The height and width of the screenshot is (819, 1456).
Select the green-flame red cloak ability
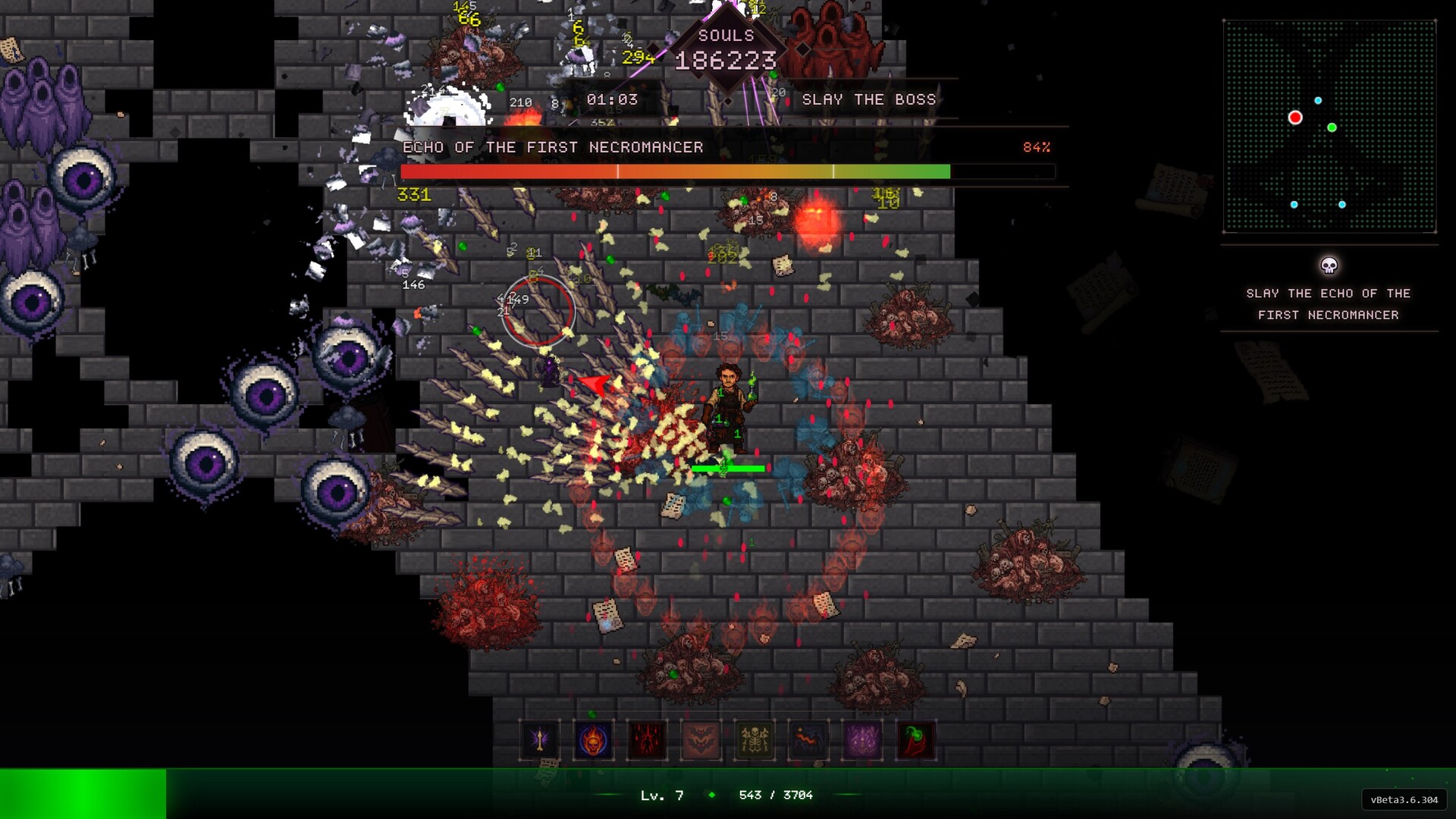[x=916, y=740]
